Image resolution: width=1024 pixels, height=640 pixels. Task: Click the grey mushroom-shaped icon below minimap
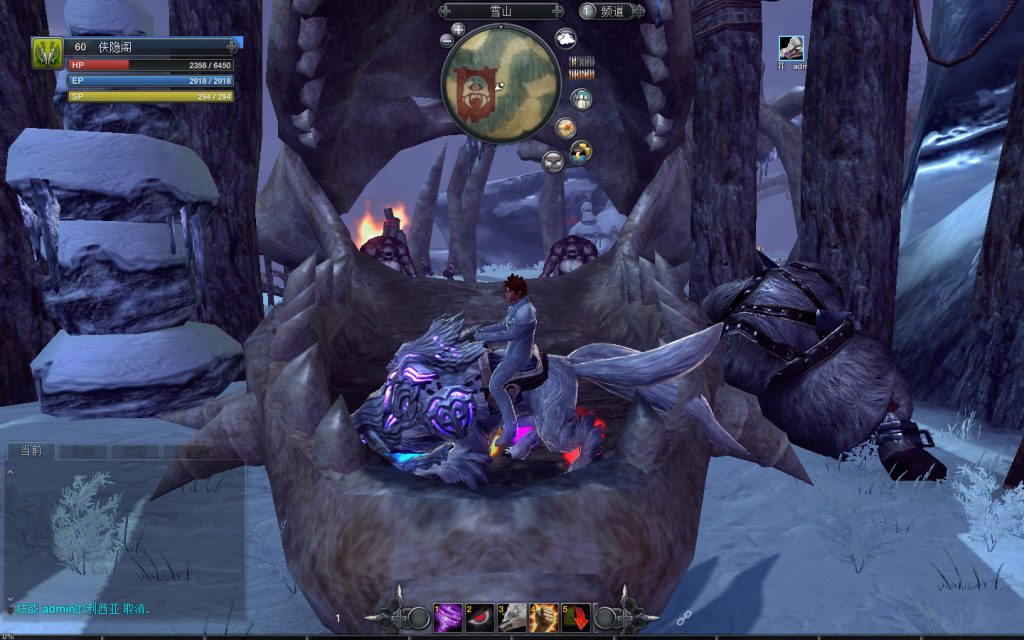553,161
